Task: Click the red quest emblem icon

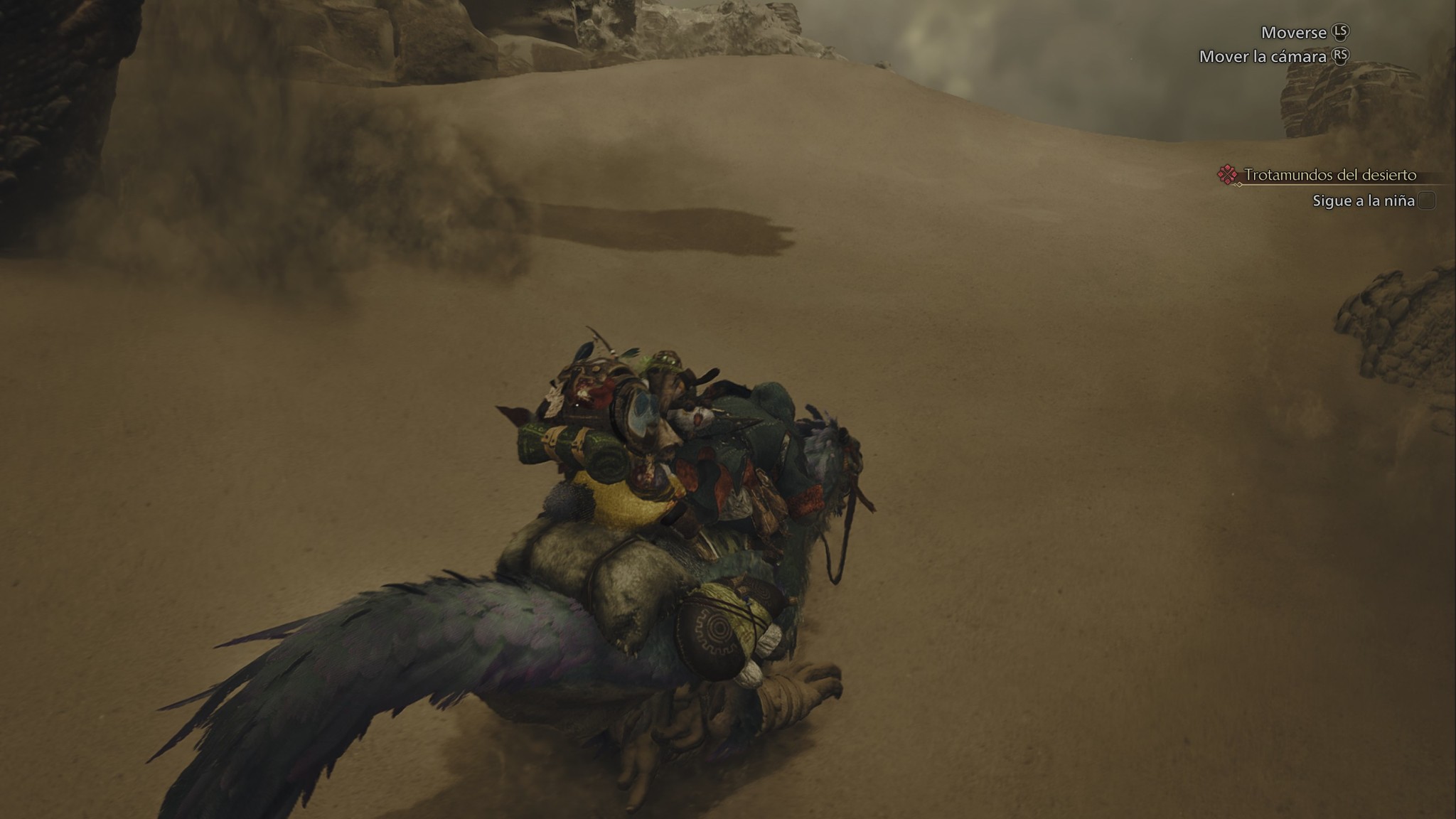Action: pyautogui.click(x=1227, y=175)
